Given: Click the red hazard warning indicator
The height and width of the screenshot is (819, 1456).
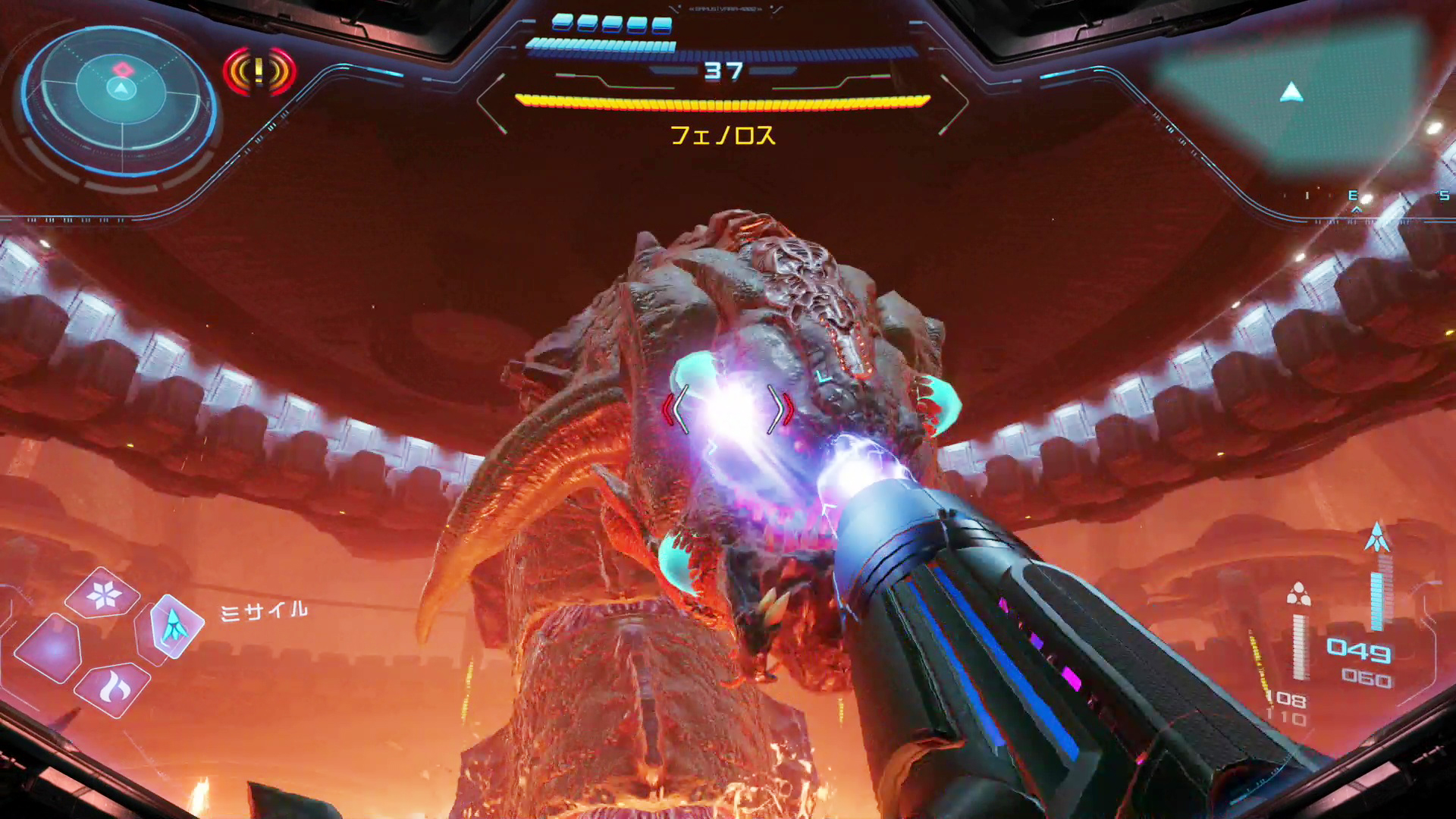Looking at the screenshot, I should [x=259, y=71].
